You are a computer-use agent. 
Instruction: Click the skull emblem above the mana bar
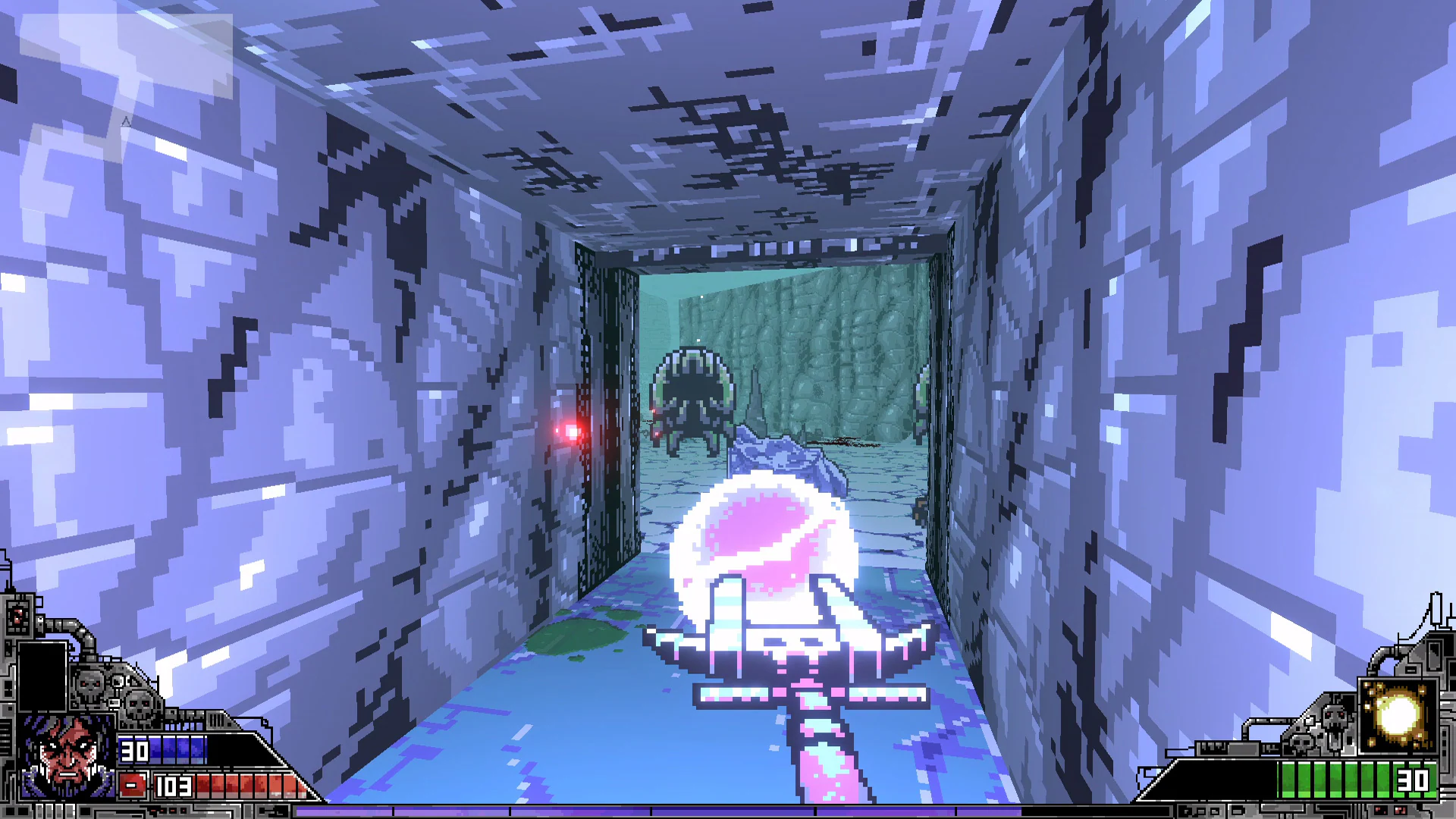tap(139, 705)
